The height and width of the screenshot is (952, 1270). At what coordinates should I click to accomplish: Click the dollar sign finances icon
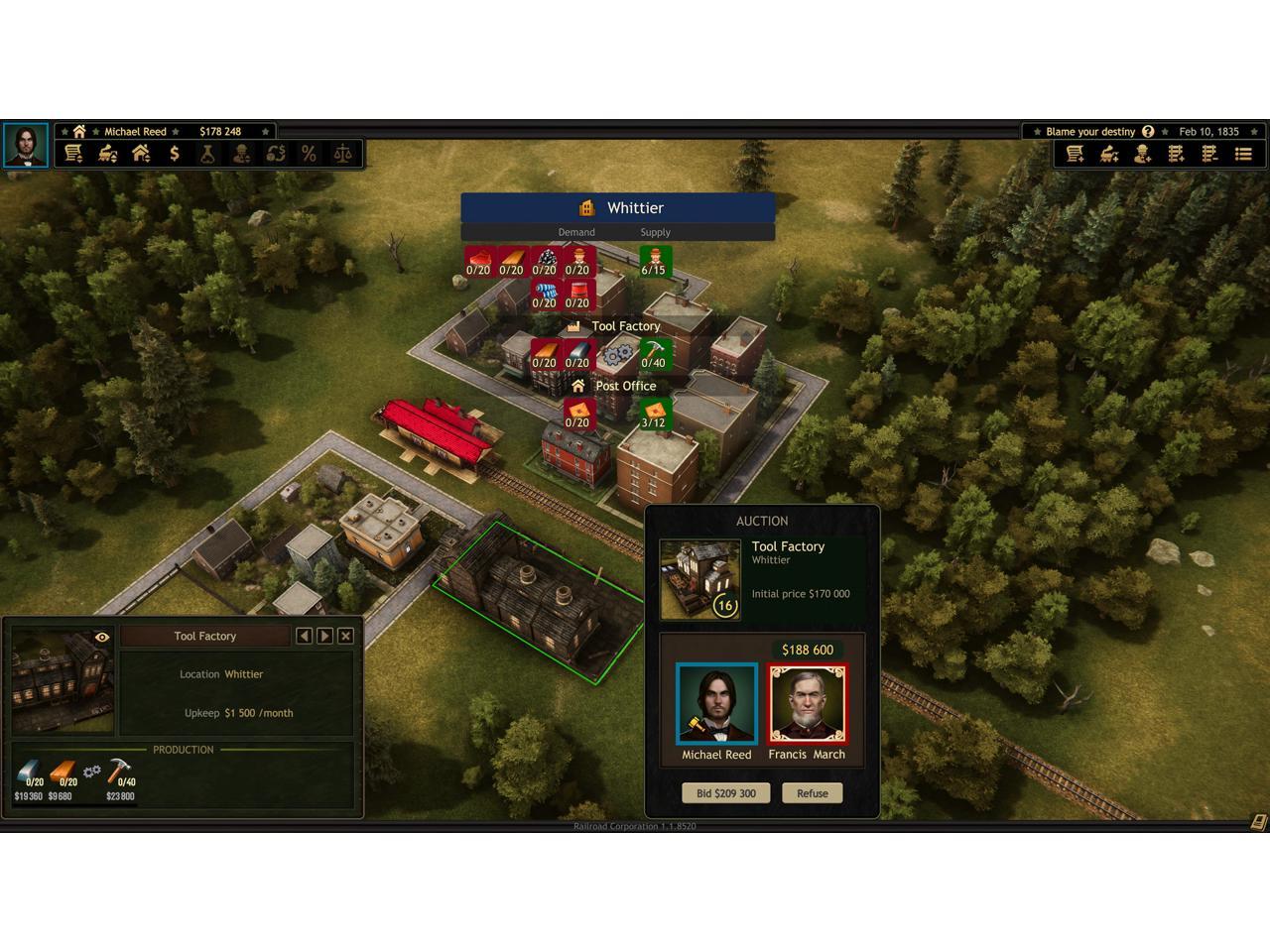click(175, 154)
